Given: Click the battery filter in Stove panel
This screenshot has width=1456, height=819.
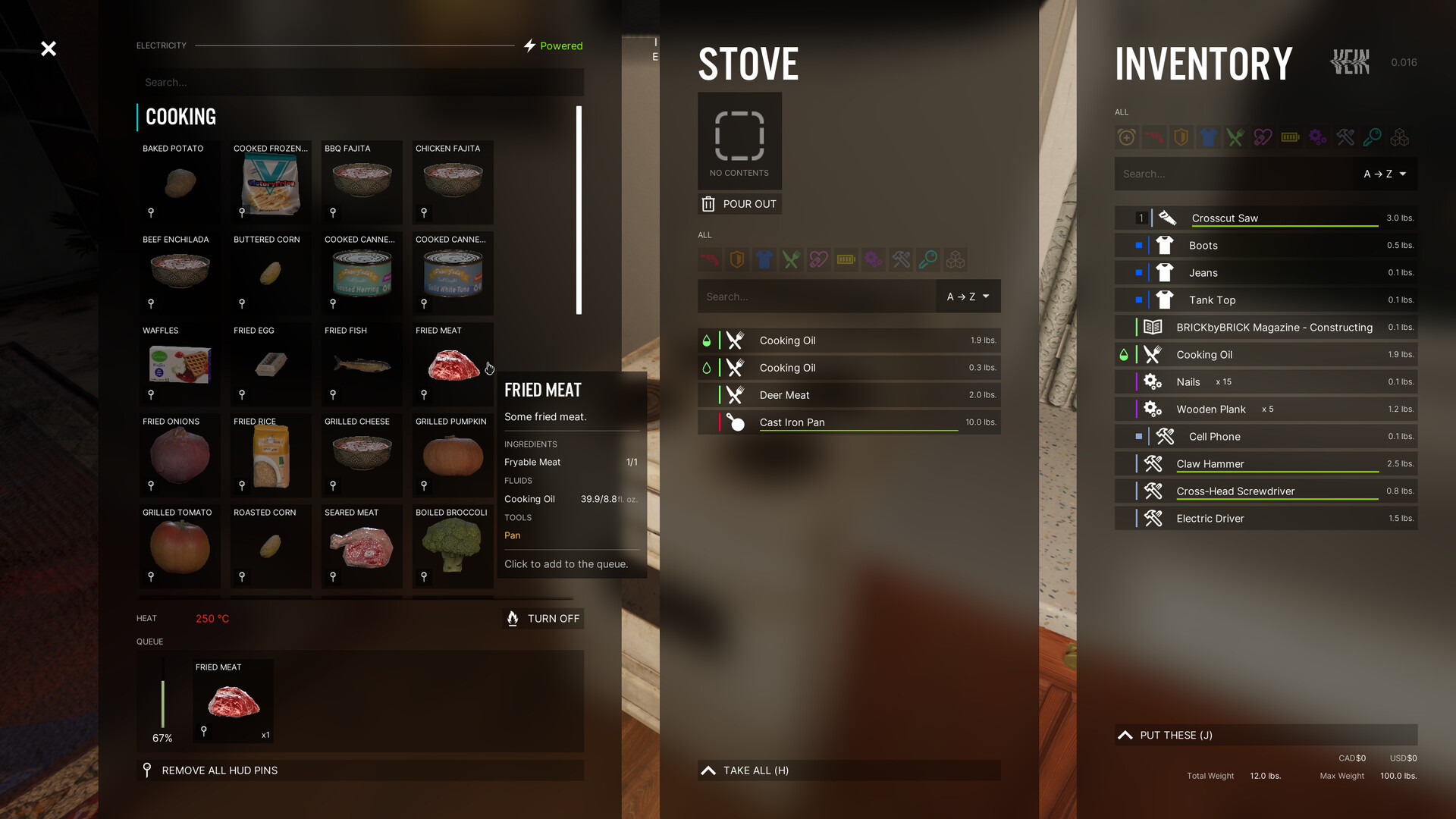Looking at the screenshot, I should 846,259.
